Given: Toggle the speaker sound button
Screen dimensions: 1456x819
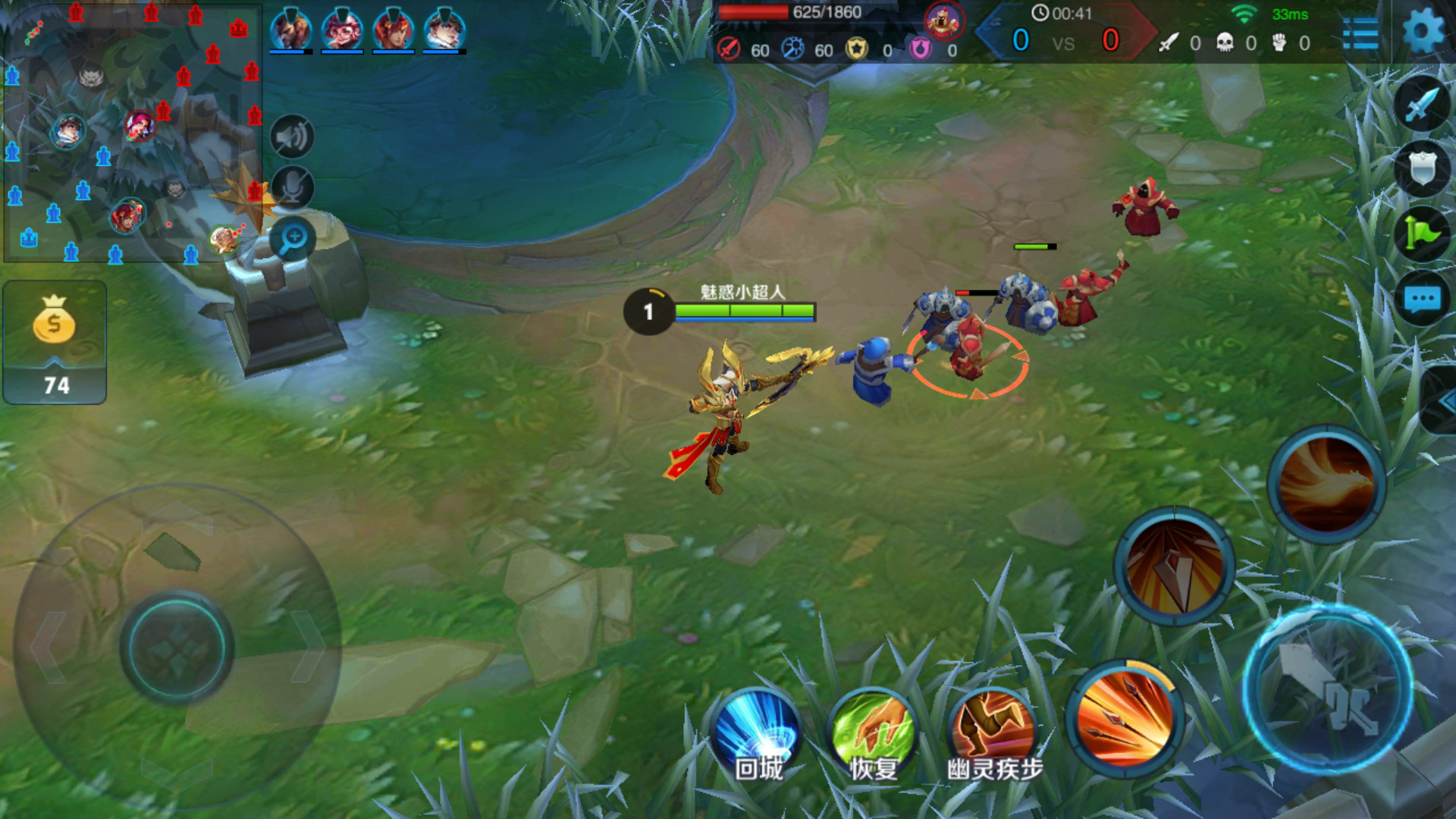Looking at the screenshot, I should pos(292,137).
